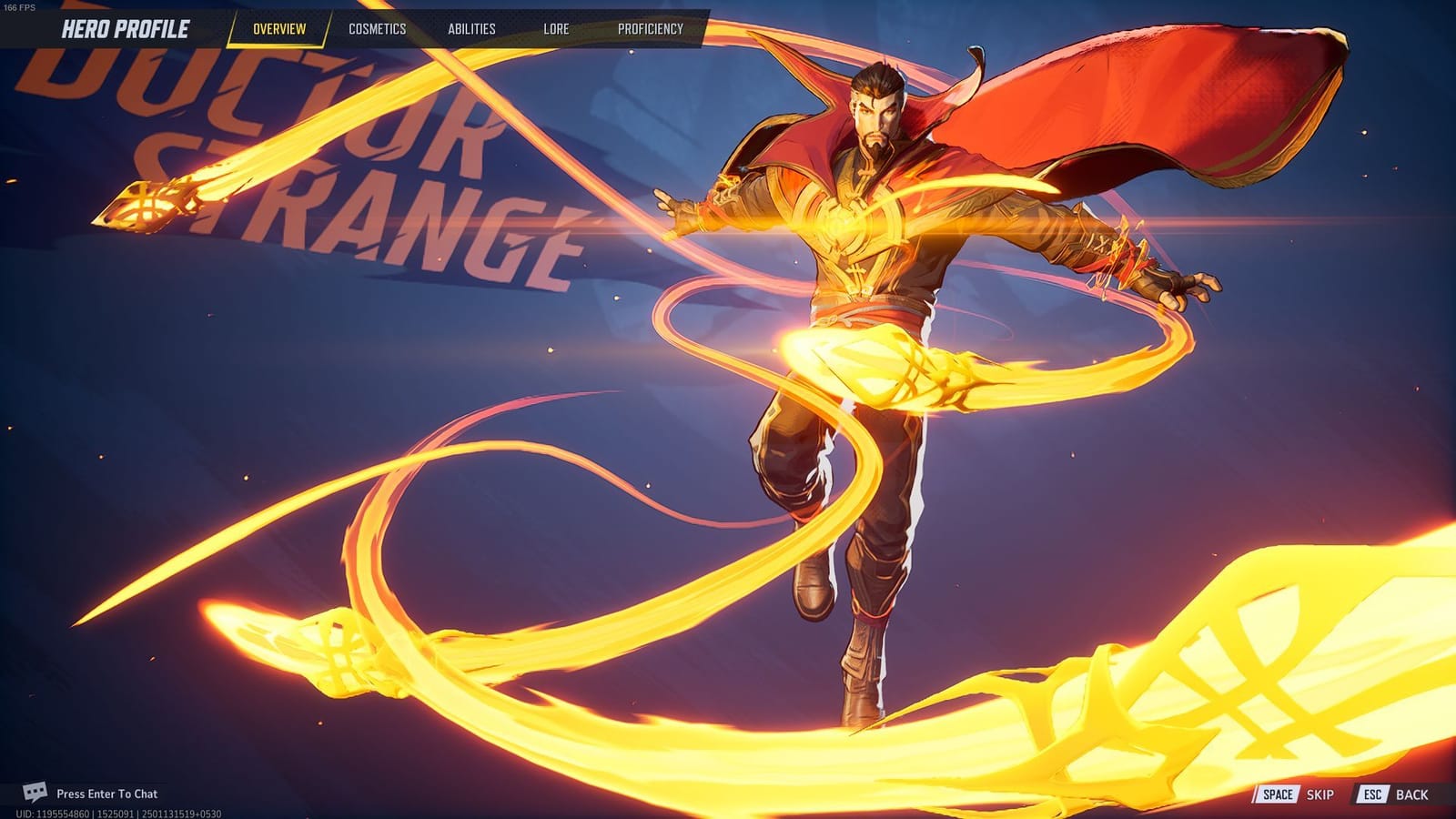Screen dimensions: 1456x819
Task: Open the Abilities tab
Action: (472, 28)
